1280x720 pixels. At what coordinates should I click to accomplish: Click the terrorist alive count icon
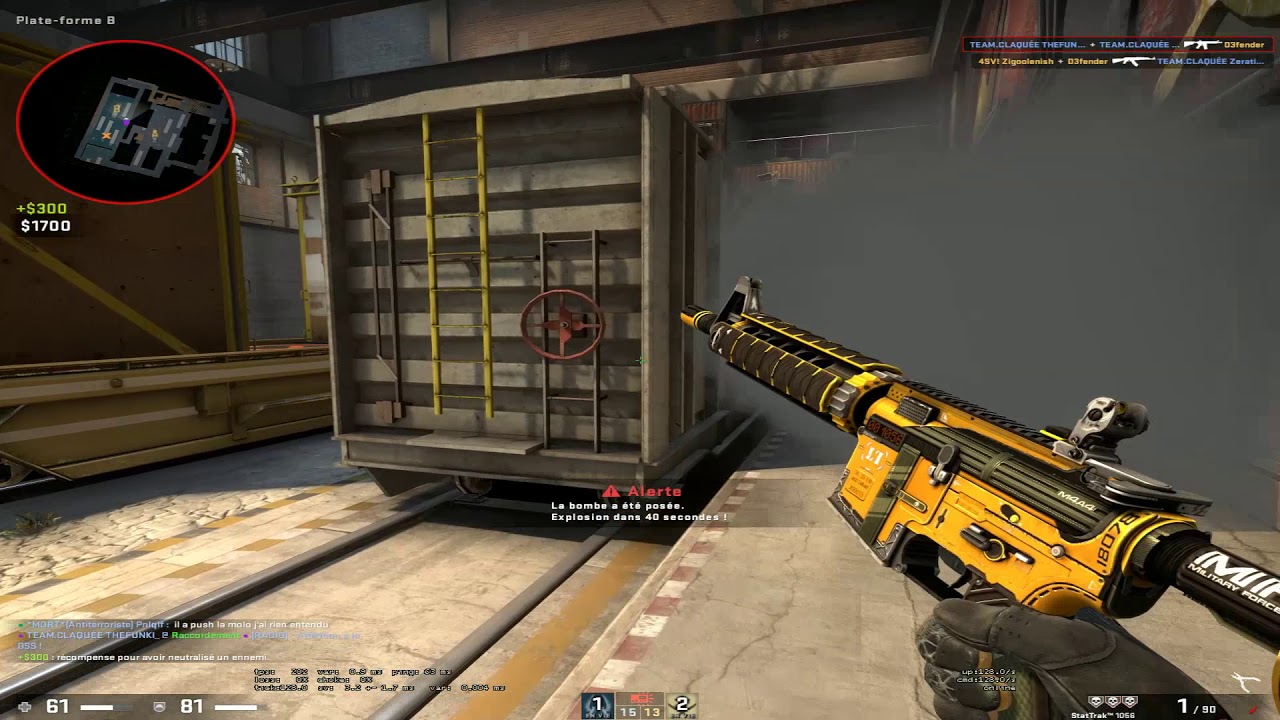681,705
